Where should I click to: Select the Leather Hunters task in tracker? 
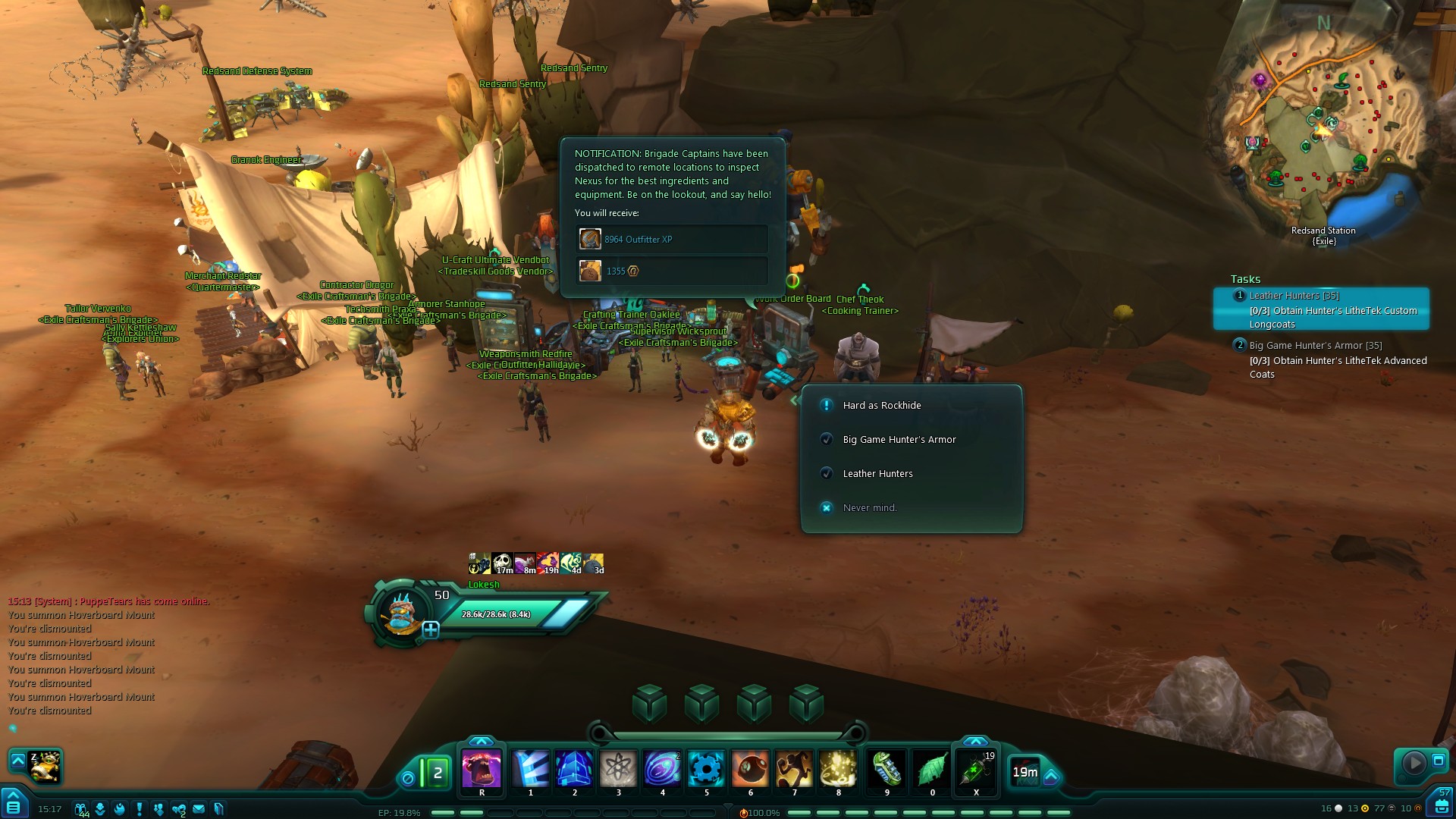pos(1321,309)
